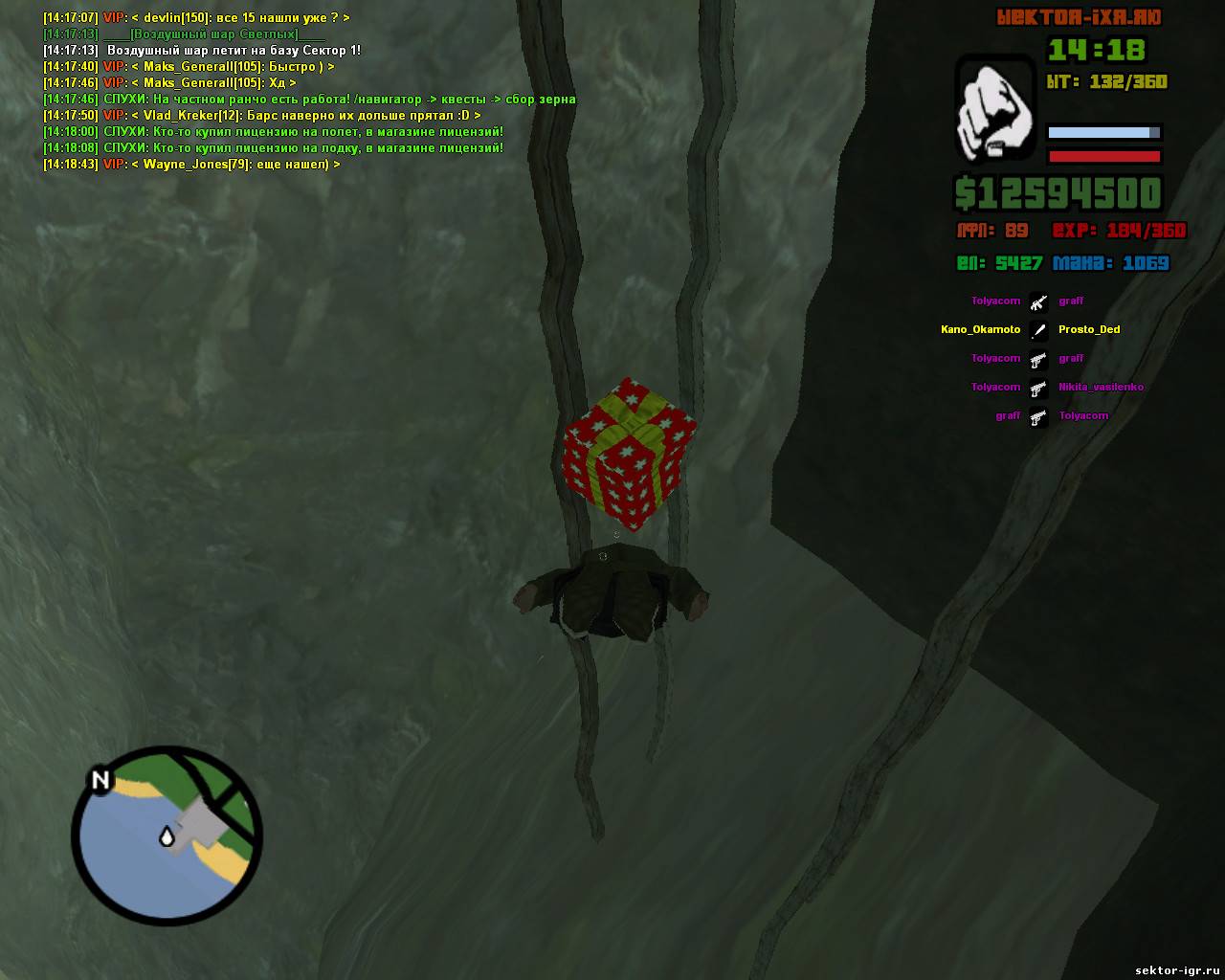Screen dimensions: 1225x980
Task: Click the fist weapon icon
Action: coord(995,109)
